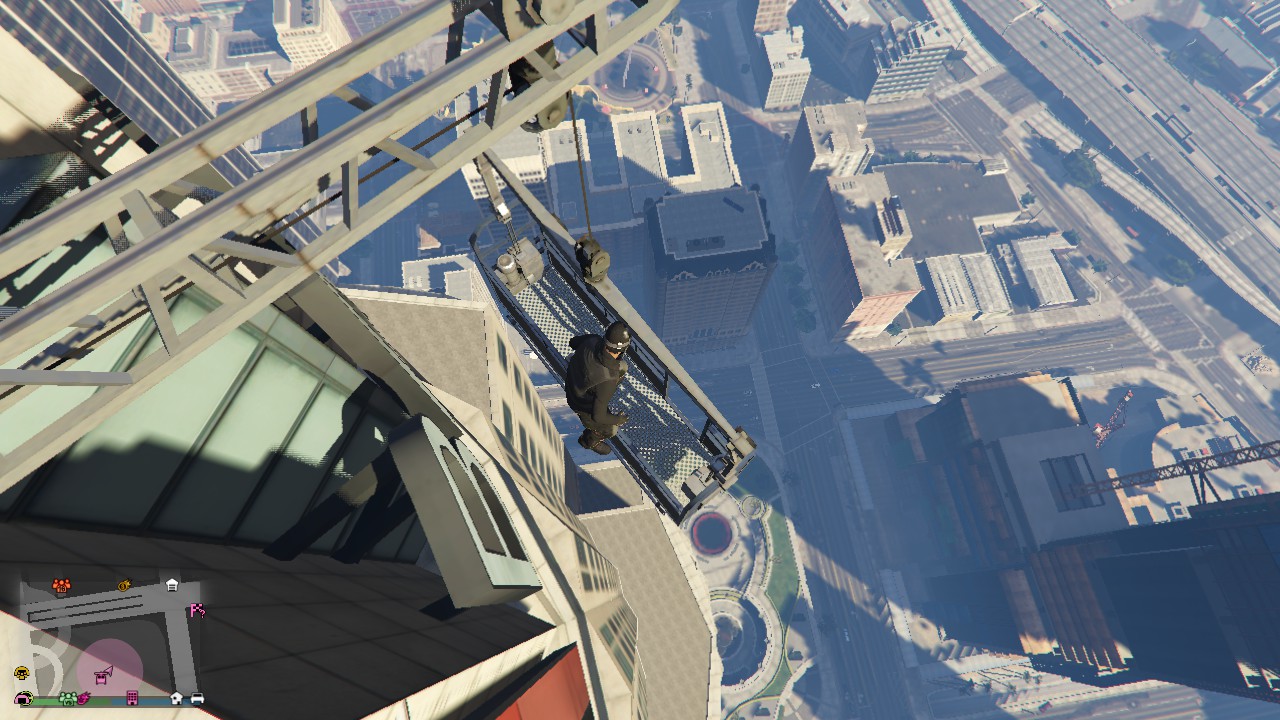Click the white house blip
The width and height of the screenshot is (1280, 720).
pos(176,697)
